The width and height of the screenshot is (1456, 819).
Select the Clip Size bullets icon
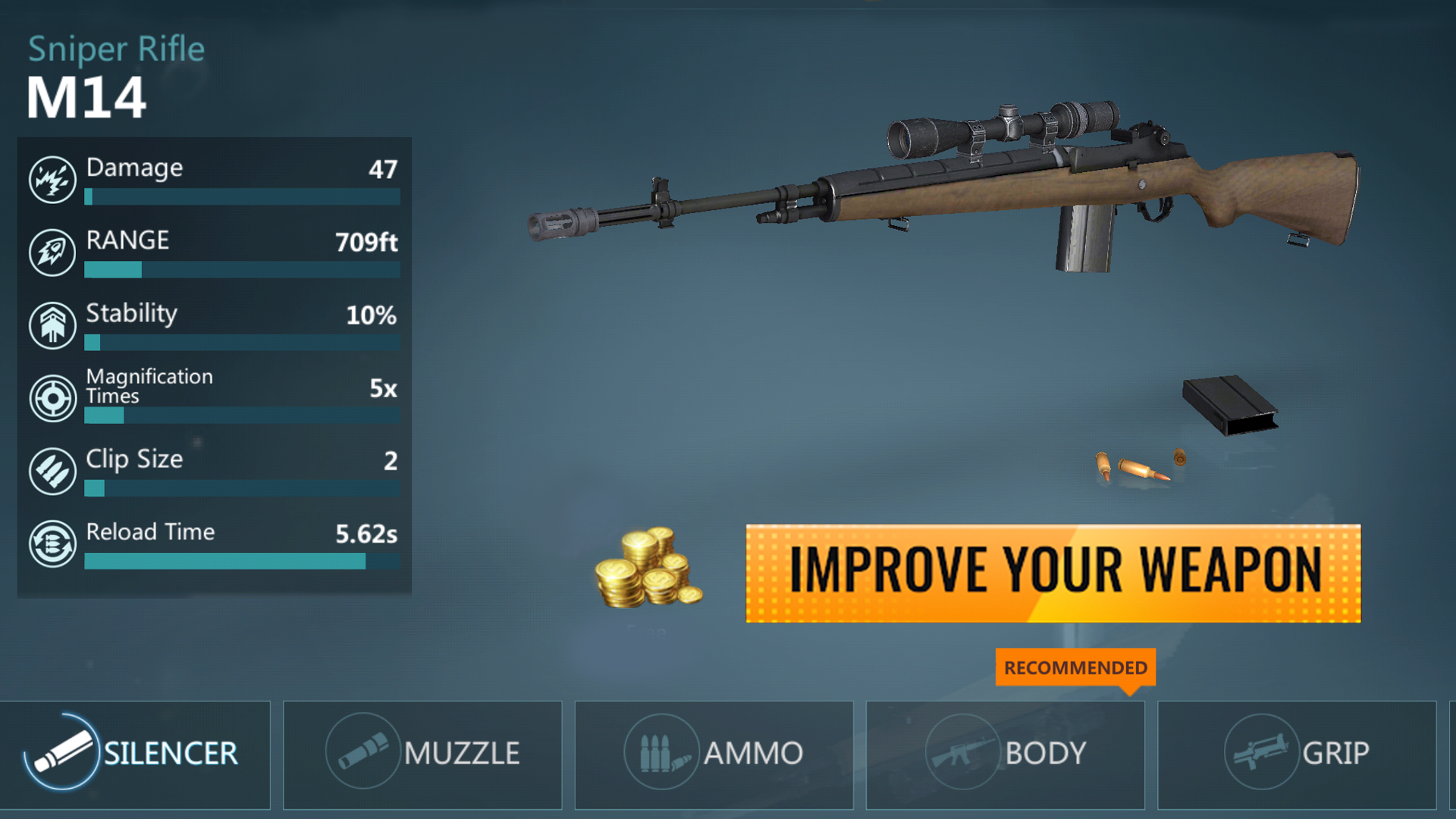pyautogui.click(x=51, y=470)
